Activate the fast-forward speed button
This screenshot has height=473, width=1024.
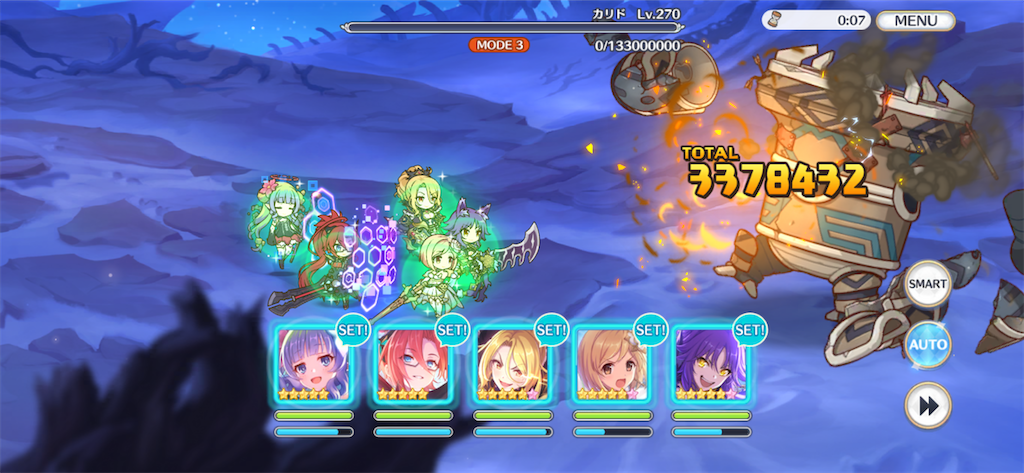coord(927,405)
